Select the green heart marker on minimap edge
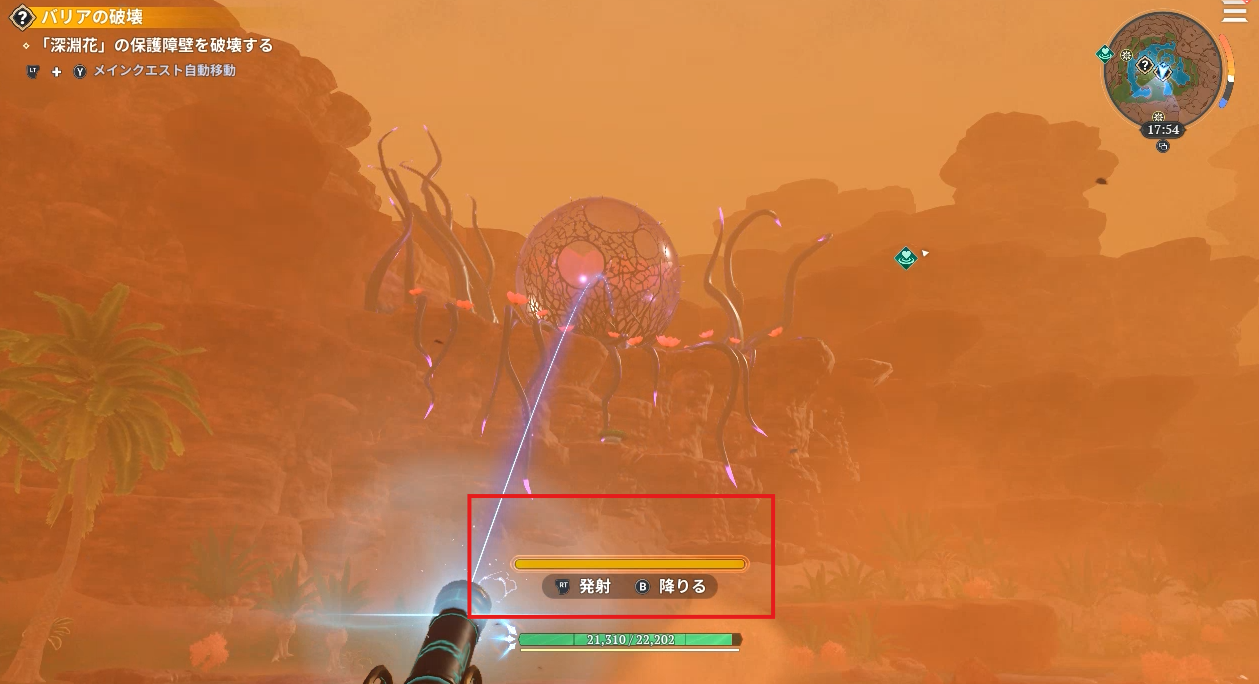1259x684 pixels. click(x=1106, y=53)
